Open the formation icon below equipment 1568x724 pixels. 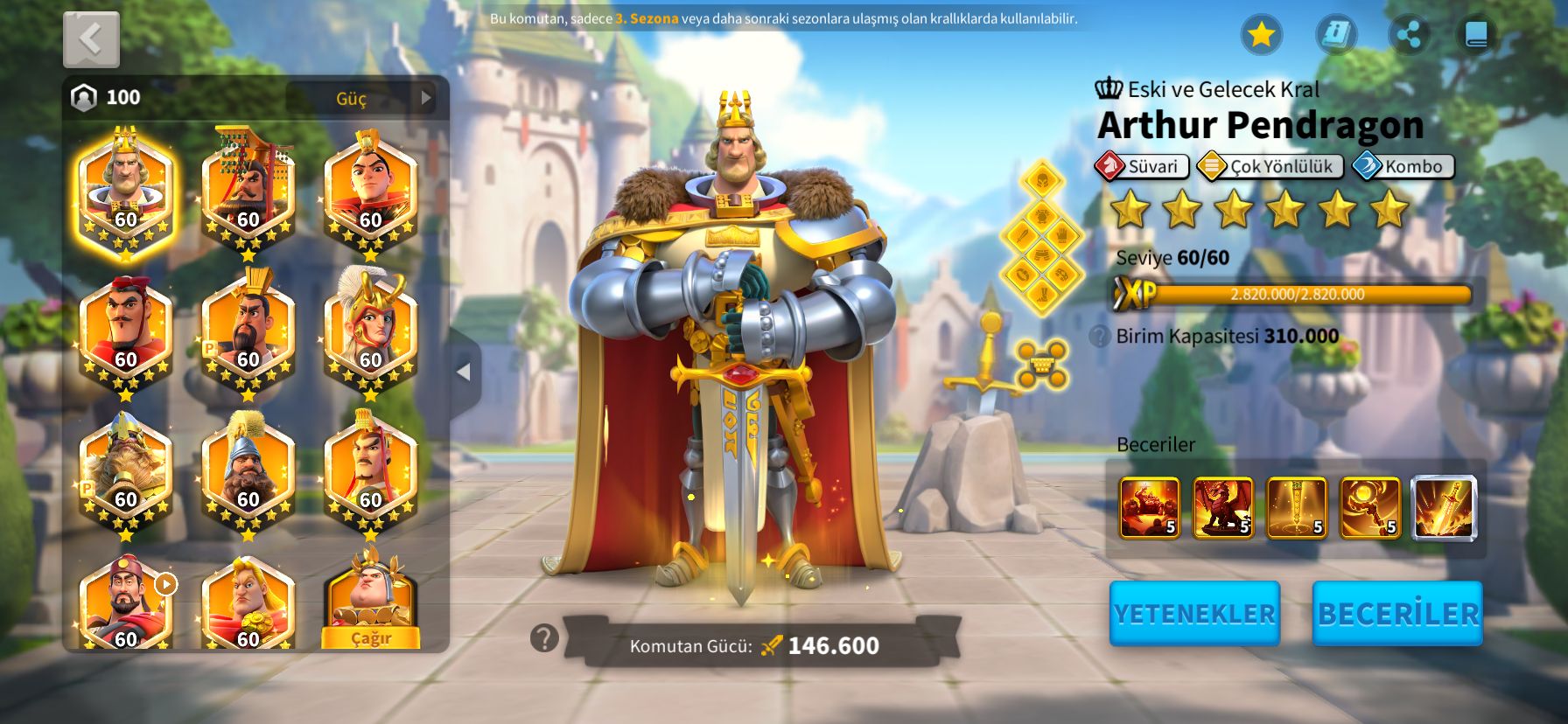pyautogui.click(x=1041, y=364)
